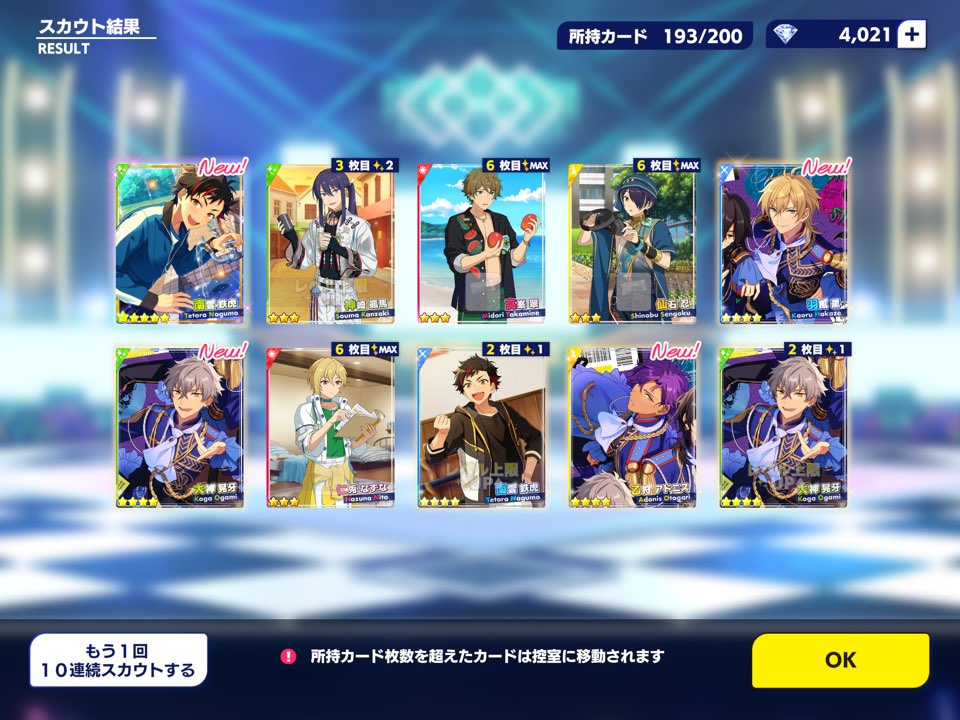Select Koga Ogami card marked 2枚目
The width and height of the screenshot is (960, 720).
(784, 427)
